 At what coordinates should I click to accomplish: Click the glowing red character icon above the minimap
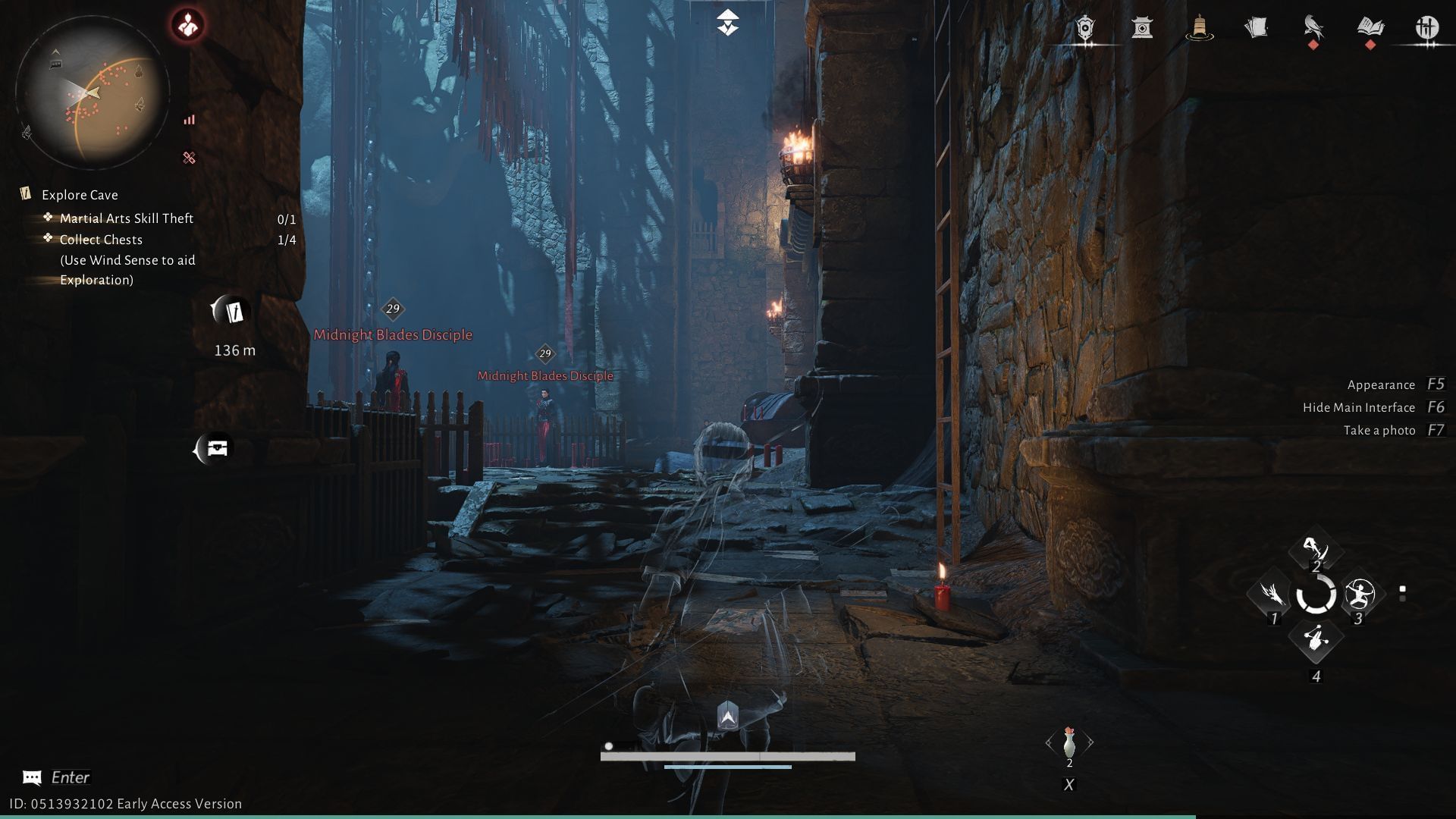point(188,23)
